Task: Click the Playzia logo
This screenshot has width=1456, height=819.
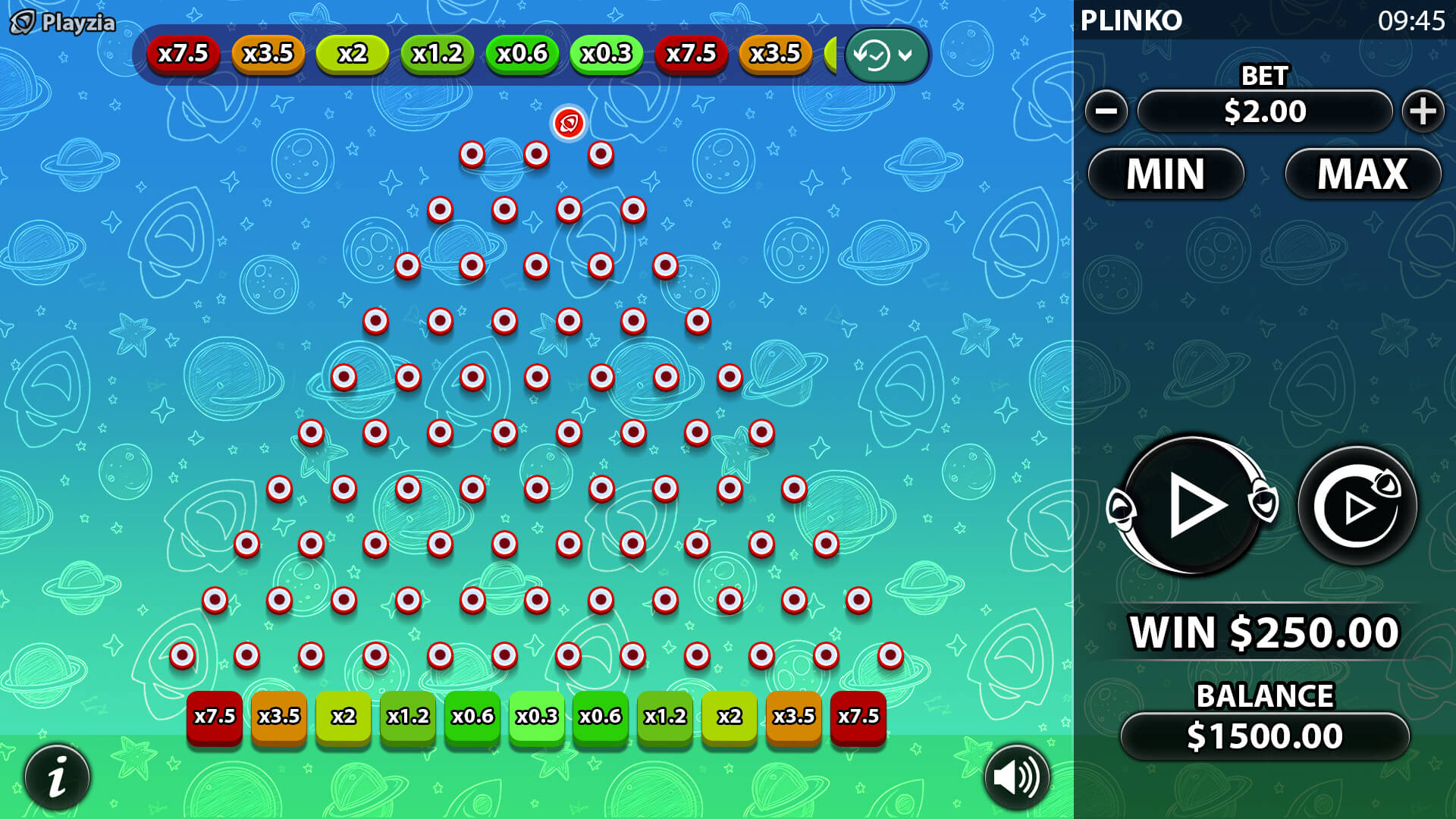Action: [x=62, y=23]
